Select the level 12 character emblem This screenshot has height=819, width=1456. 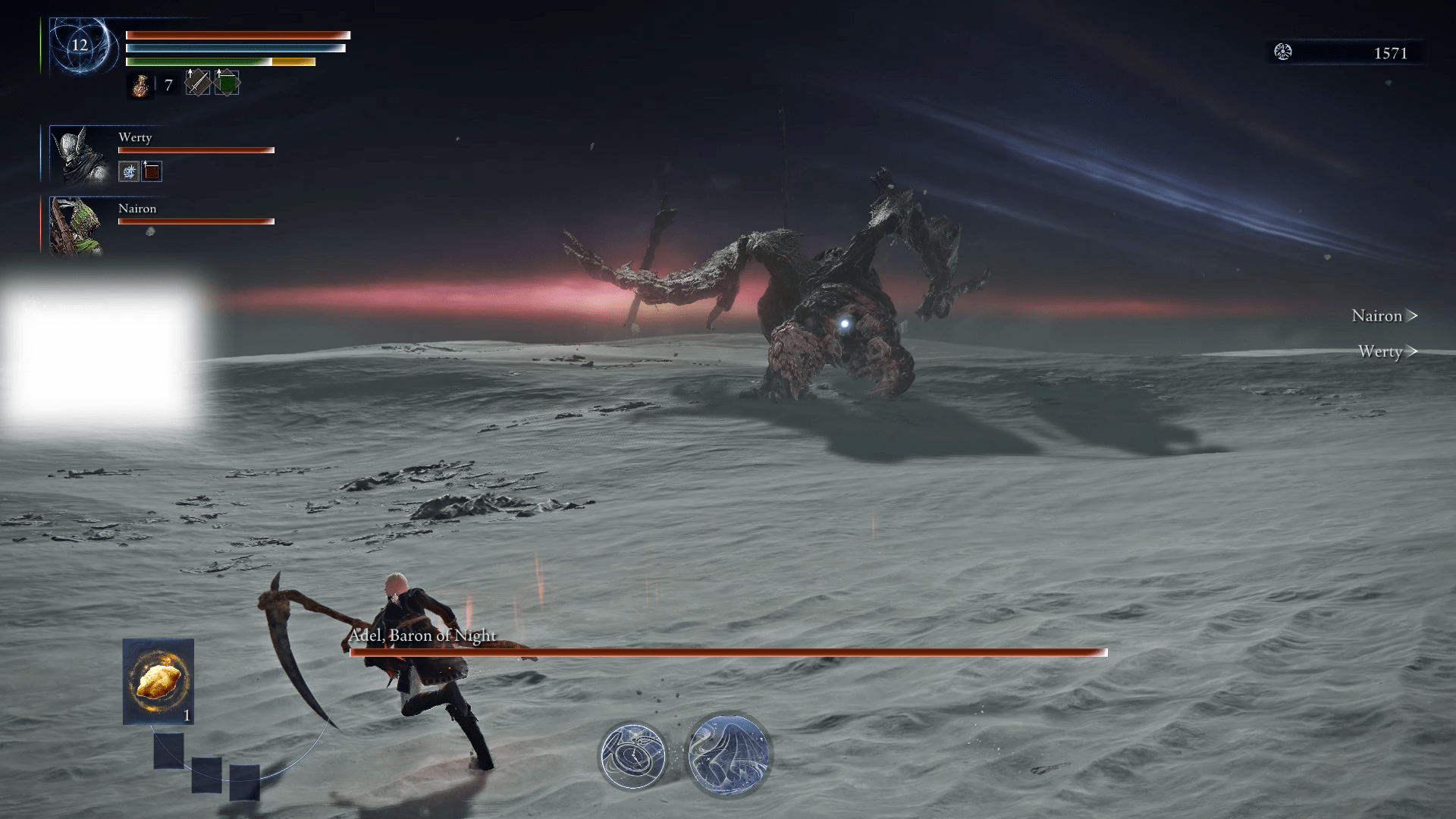80,45
